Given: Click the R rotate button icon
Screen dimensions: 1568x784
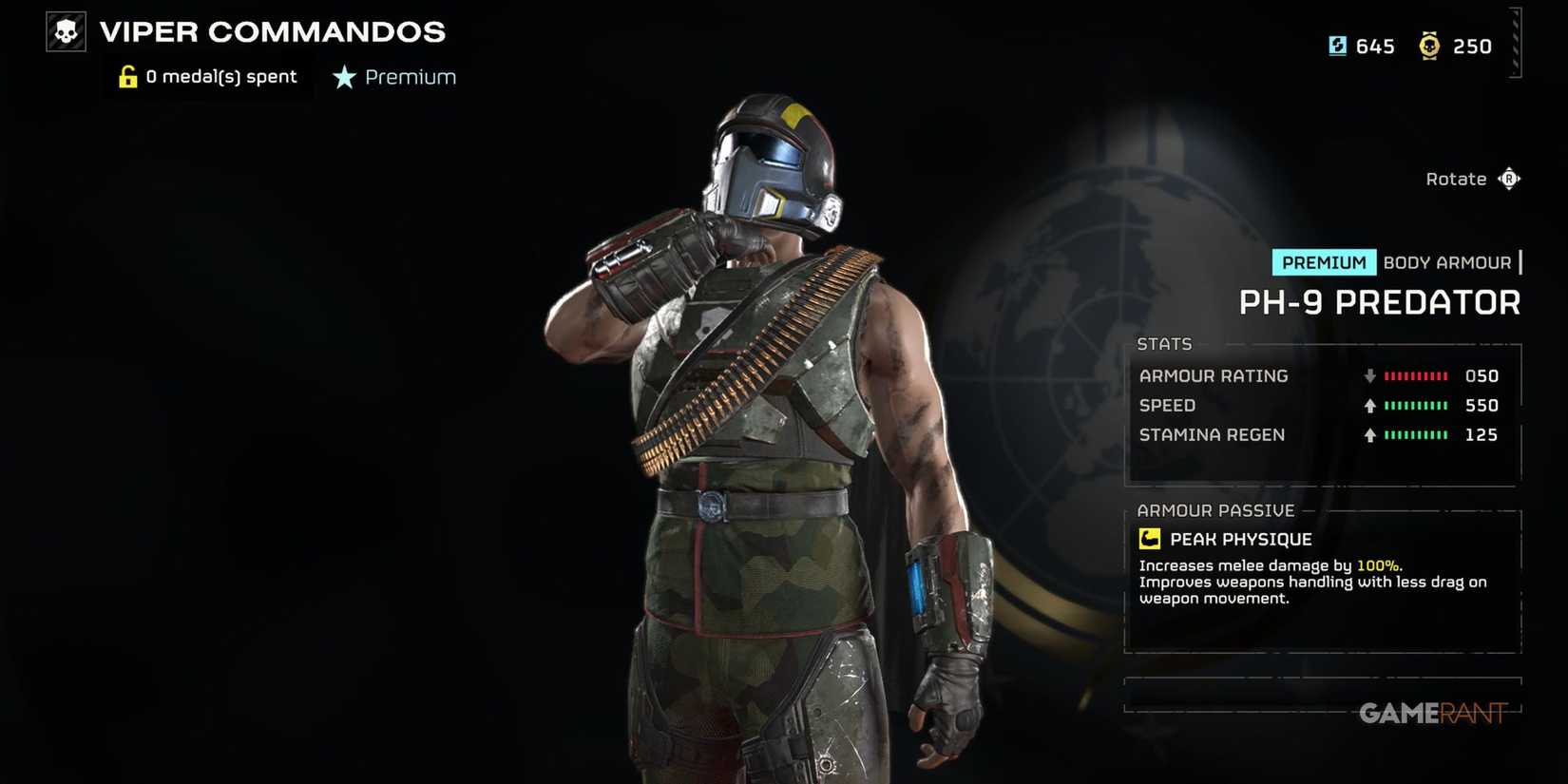Looking at the screenshot, I should click(1511, 179).
